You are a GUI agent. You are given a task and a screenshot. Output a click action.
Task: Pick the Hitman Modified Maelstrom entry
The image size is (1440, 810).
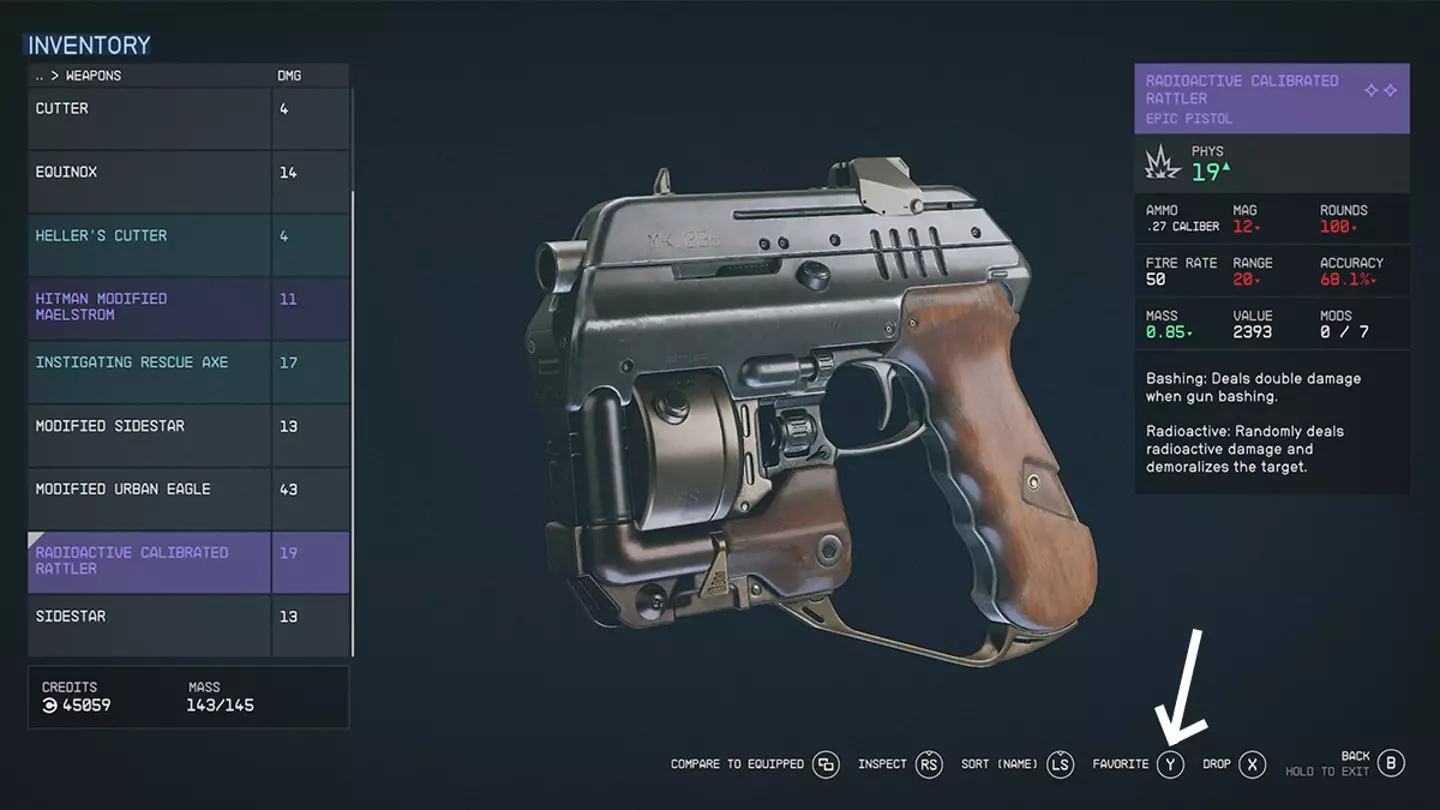tap(150, 308)
